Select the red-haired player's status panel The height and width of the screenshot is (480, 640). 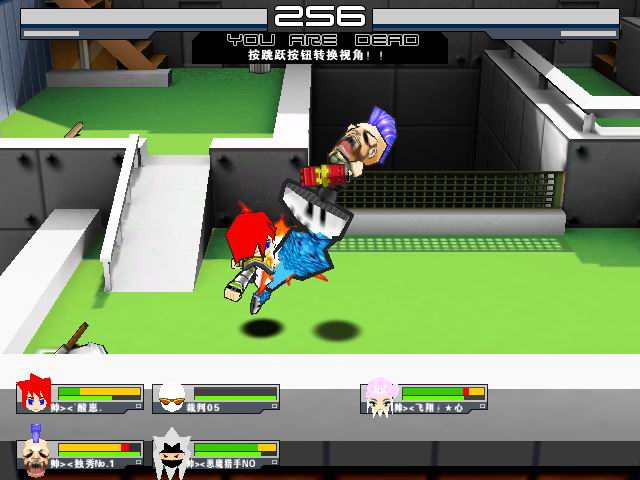[x=80, y=398]
